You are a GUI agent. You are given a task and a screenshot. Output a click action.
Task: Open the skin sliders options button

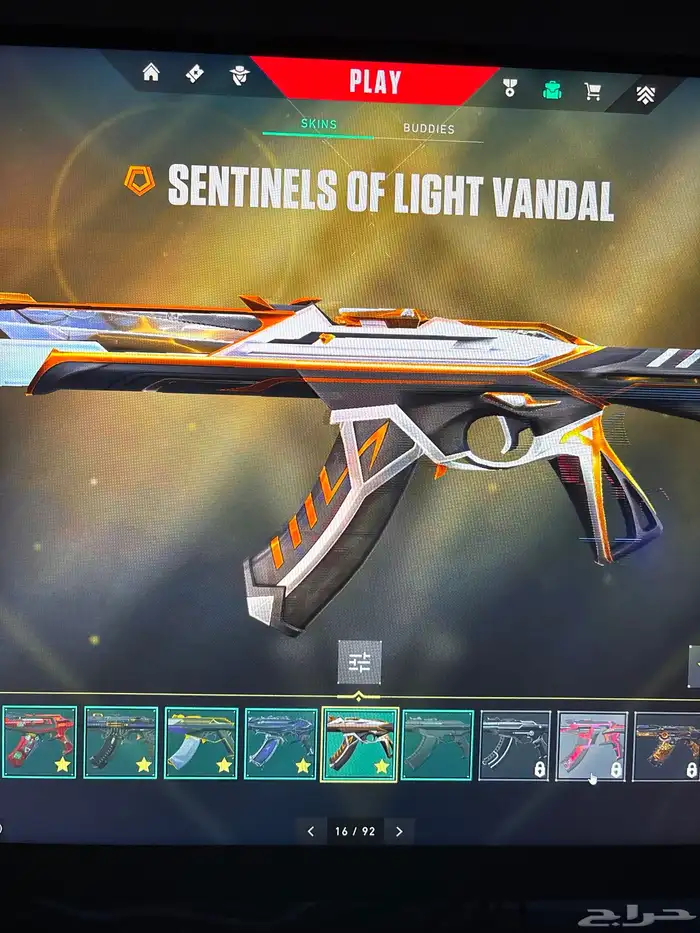pyautogui.click(x=359, y=662)
